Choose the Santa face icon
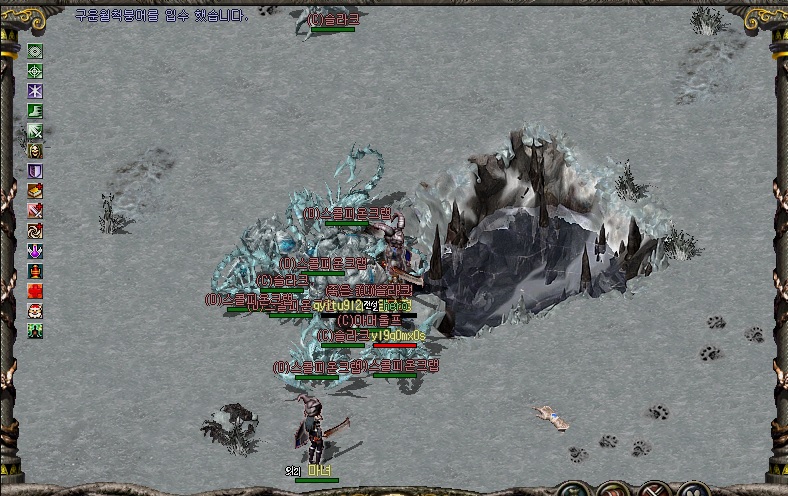The height and width of the screenshot is (496, 788). pos(35,311)
